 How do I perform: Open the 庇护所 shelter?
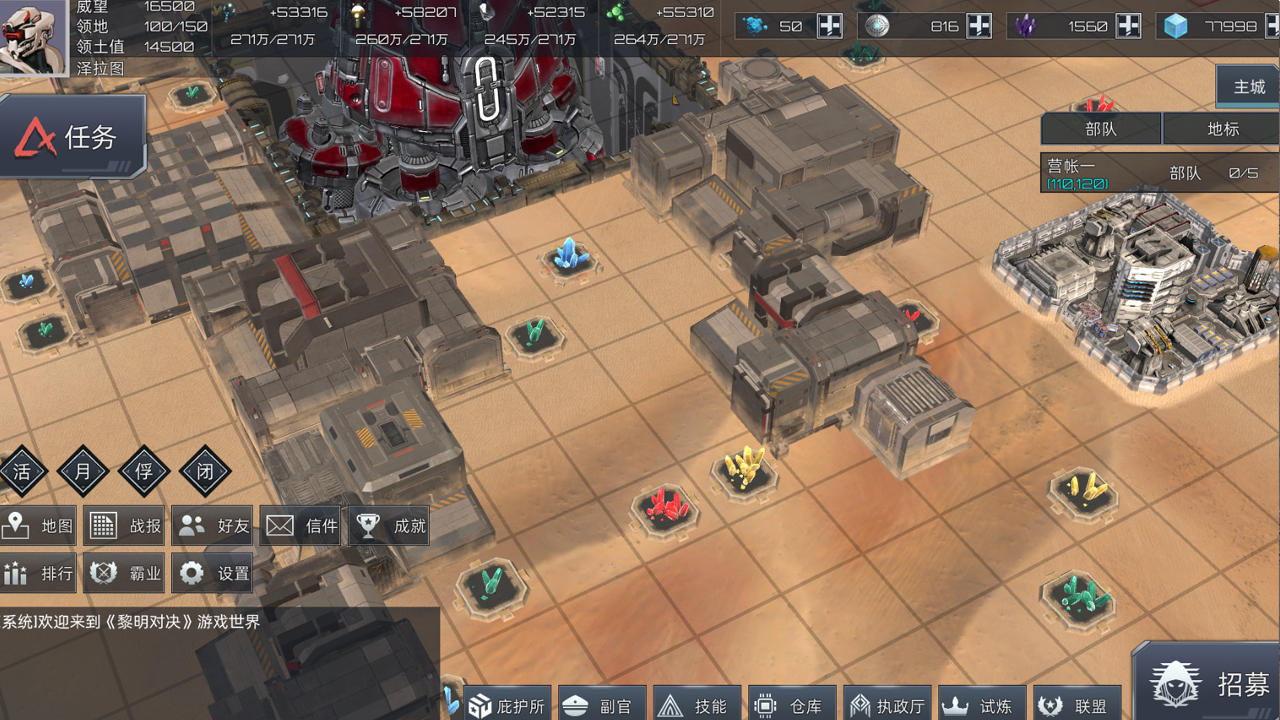click(x=507, y=705)
